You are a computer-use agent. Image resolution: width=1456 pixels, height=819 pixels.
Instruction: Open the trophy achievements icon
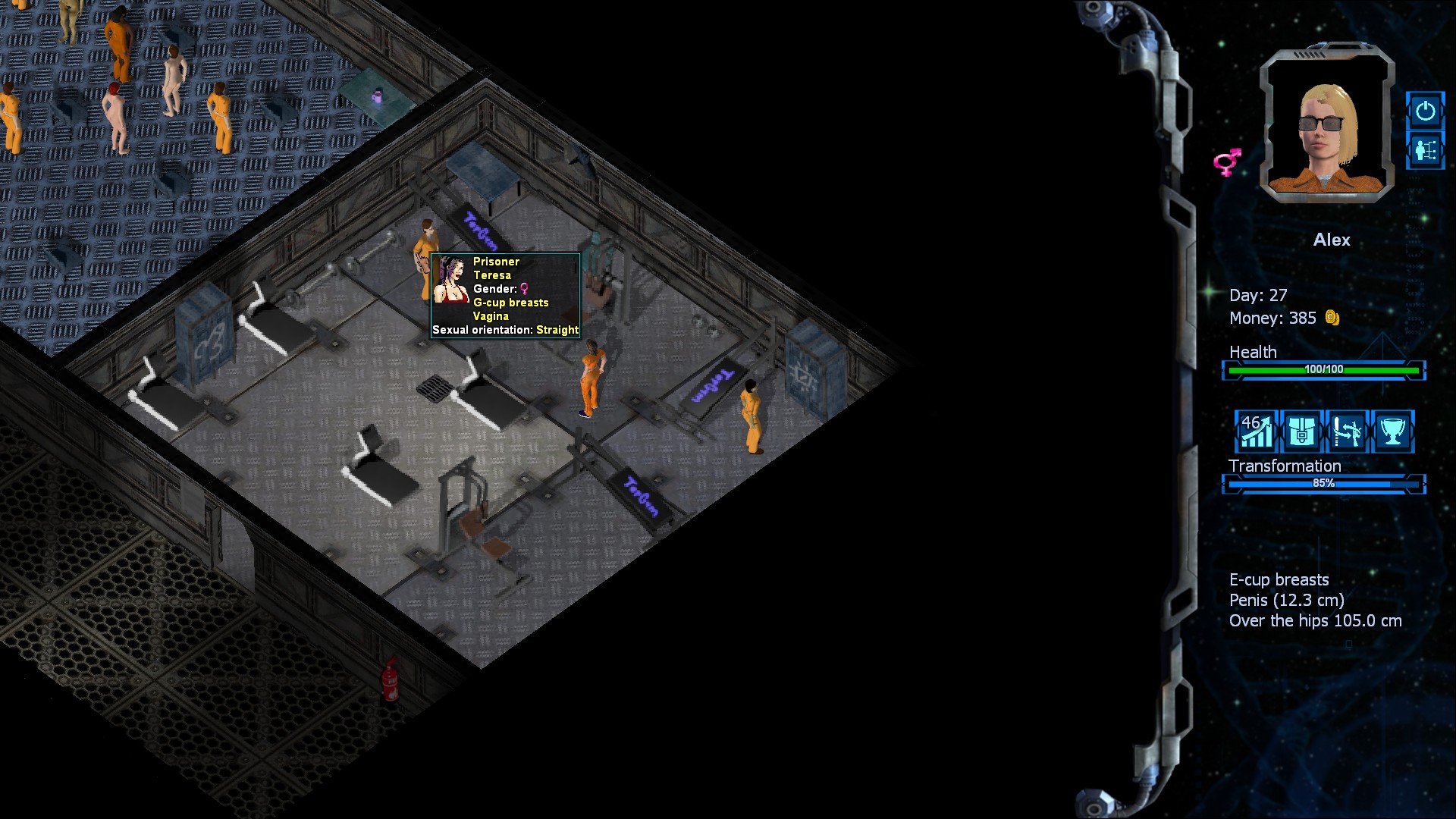[x=1392, y=431]
